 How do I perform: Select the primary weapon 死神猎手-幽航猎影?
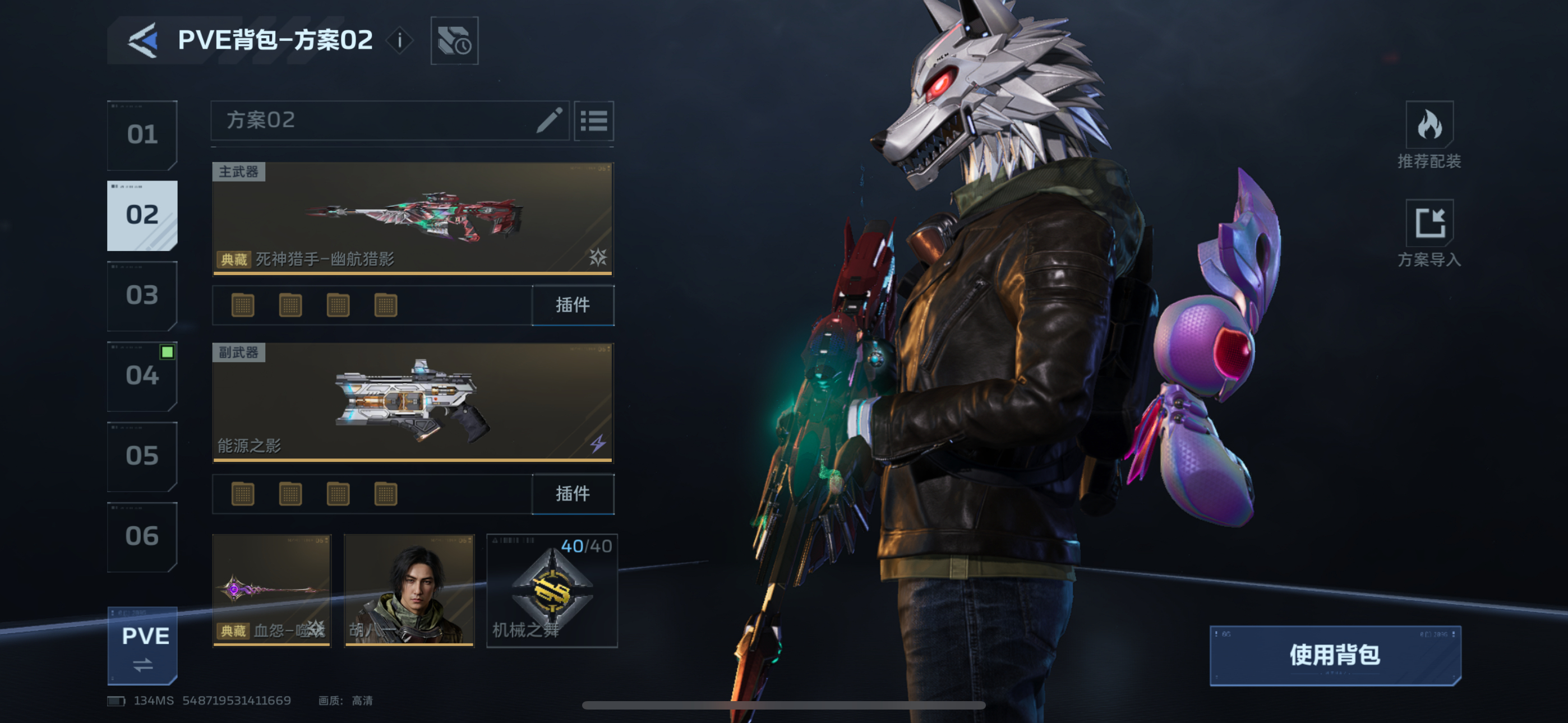pos(412,218)
